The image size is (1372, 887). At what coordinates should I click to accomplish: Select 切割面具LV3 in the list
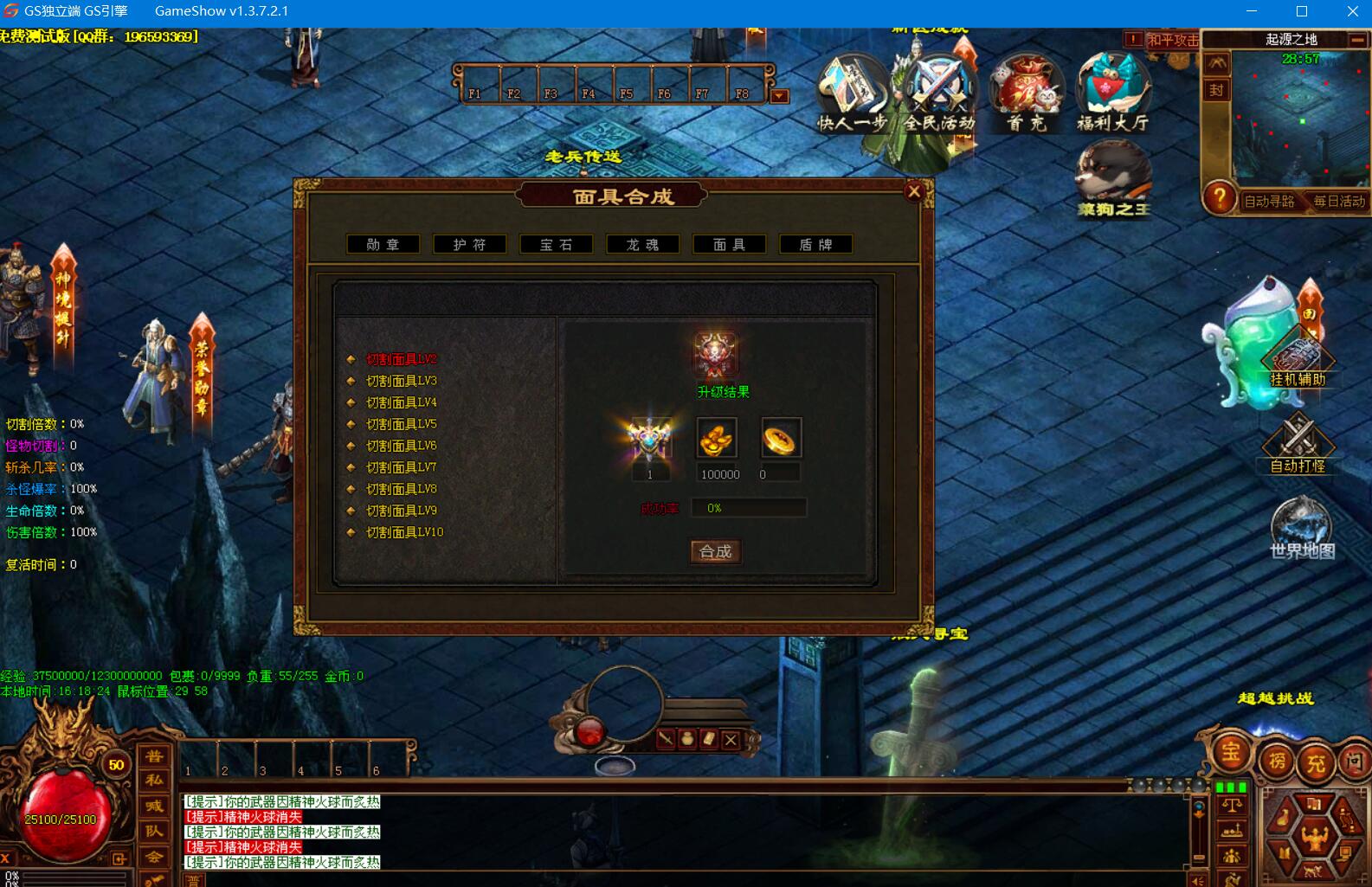(401, 381)
